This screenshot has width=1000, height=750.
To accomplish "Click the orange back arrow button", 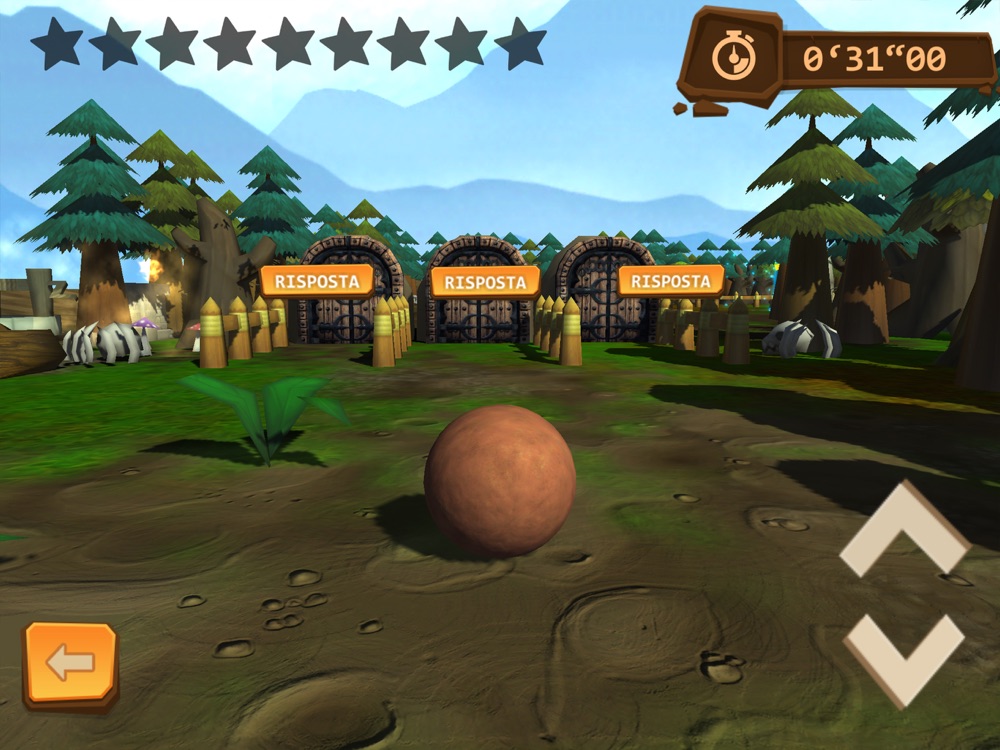I will pos(70,663).
